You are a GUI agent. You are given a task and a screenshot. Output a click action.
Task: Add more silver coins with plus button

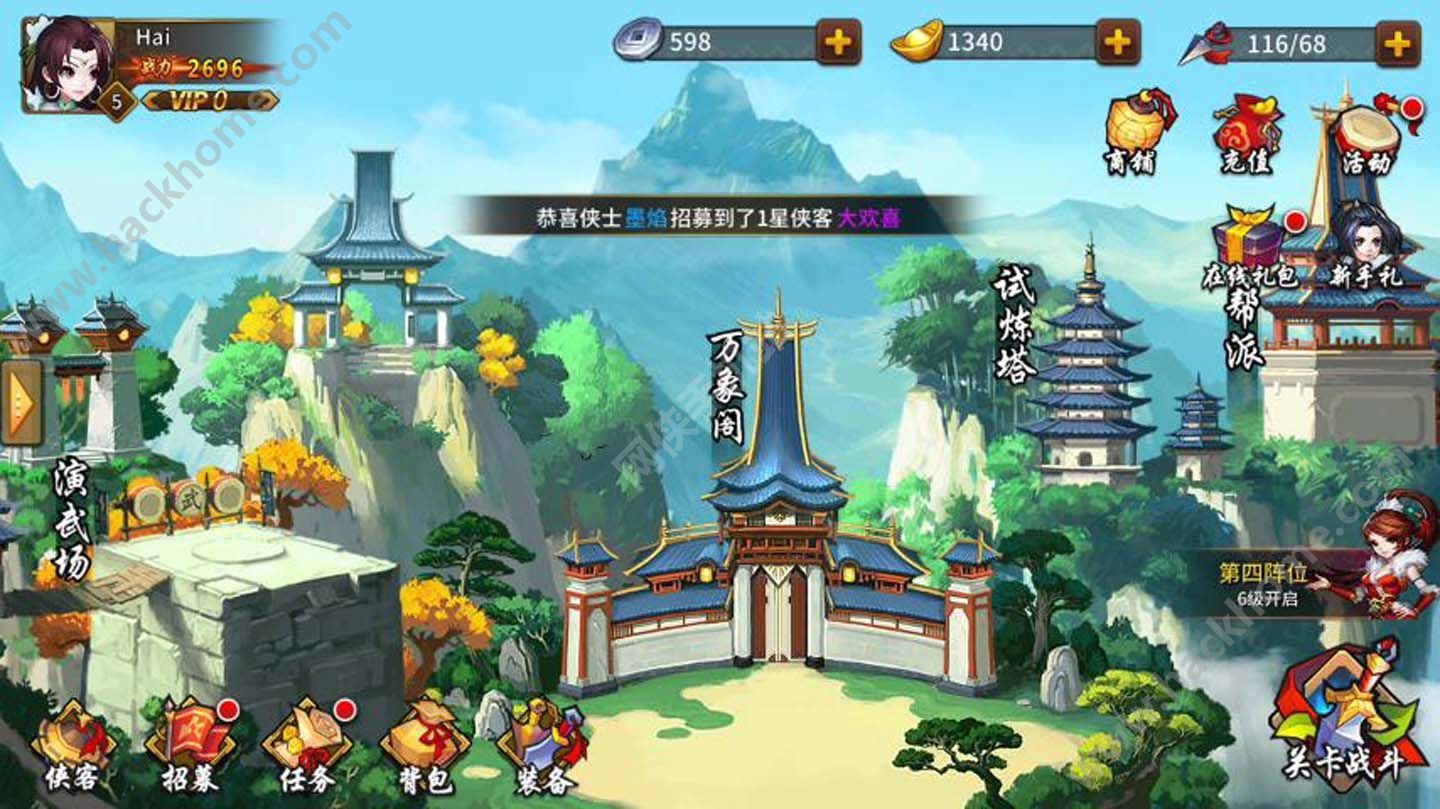pyautogui.click(x=838, y=42)
